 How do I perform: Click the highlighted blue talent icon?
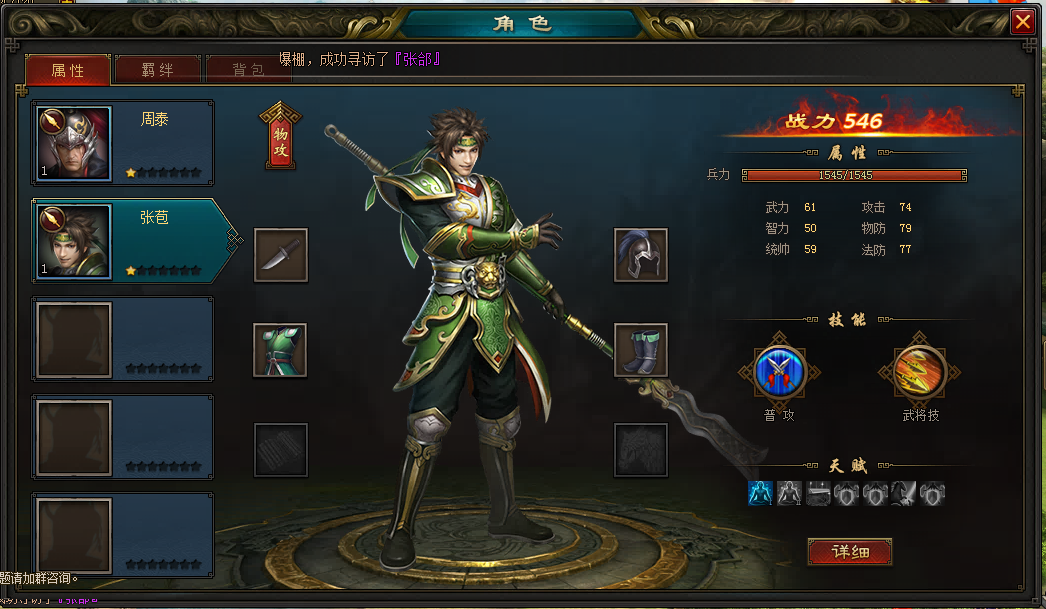coord(760,493)
